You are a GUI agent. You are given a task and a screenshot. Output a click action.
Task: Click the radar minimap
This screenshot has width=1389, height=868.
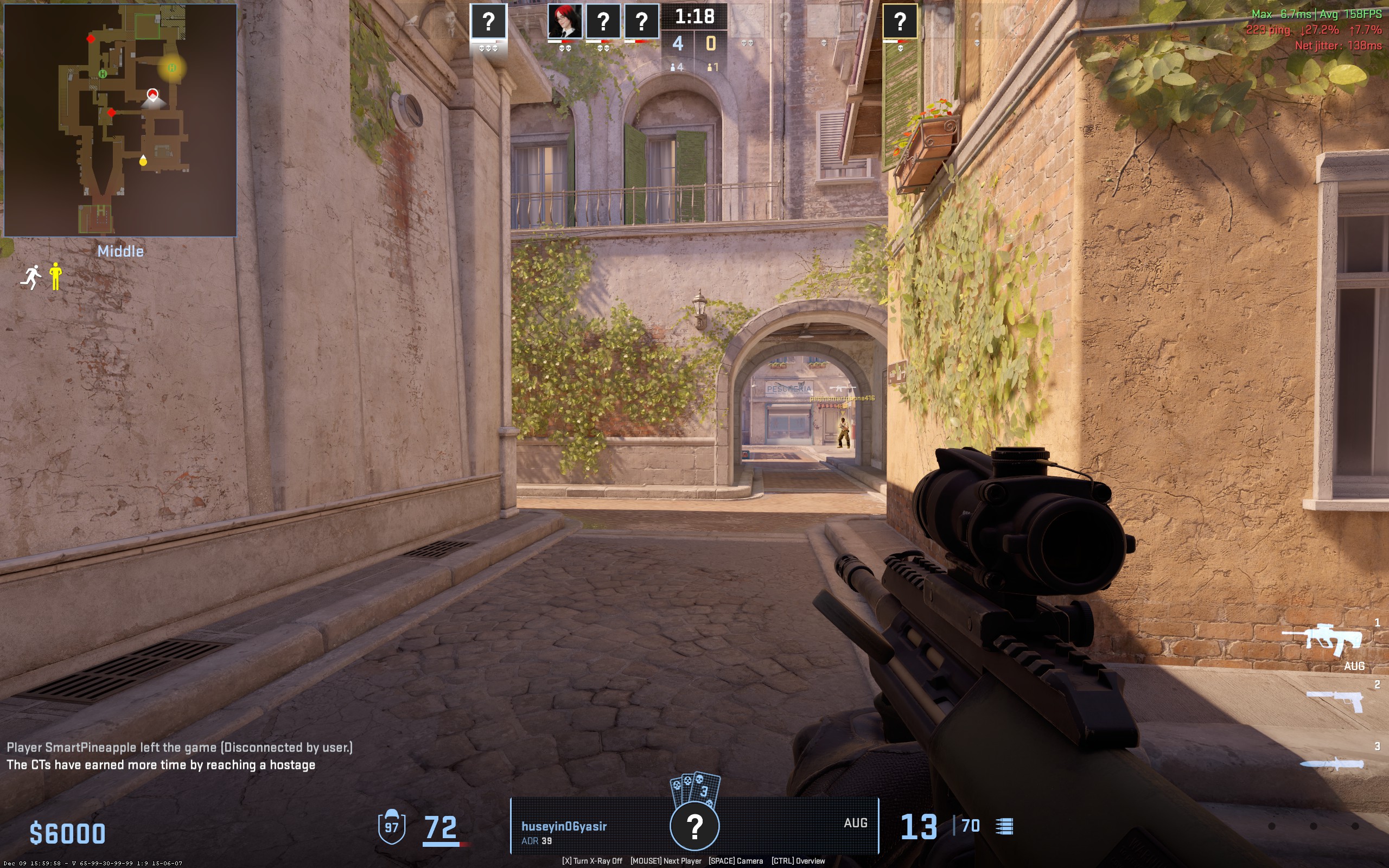(120, 120)
